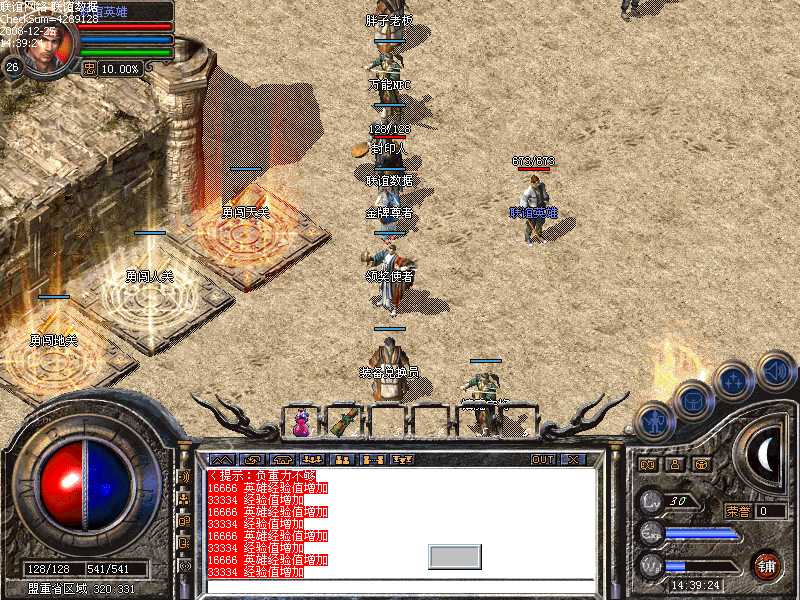Viewport: 800px width, 600px height.
Task: Open the red 铺 shop button
Action: tap(766, 563)
